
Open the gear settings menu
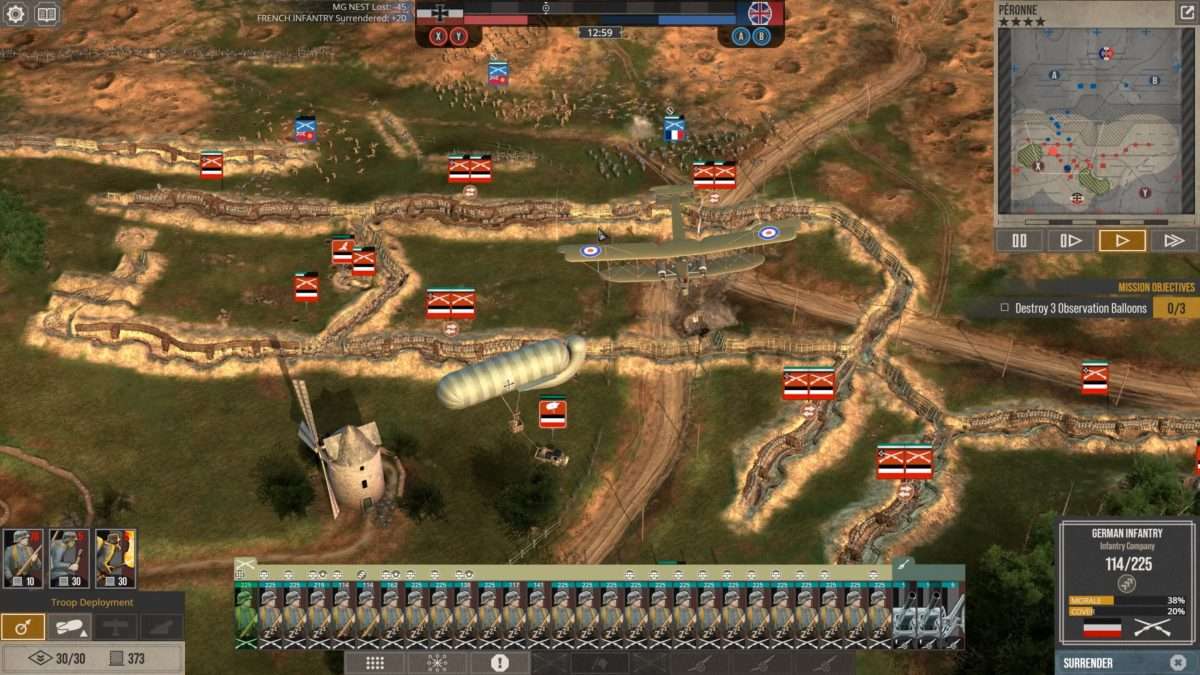coord(16,14)
